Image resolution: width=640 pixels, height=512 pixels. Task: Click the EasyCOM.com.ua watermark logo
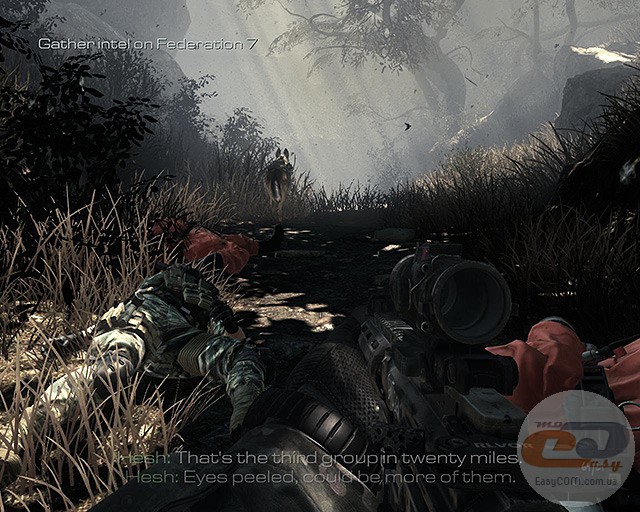point(576,447)
